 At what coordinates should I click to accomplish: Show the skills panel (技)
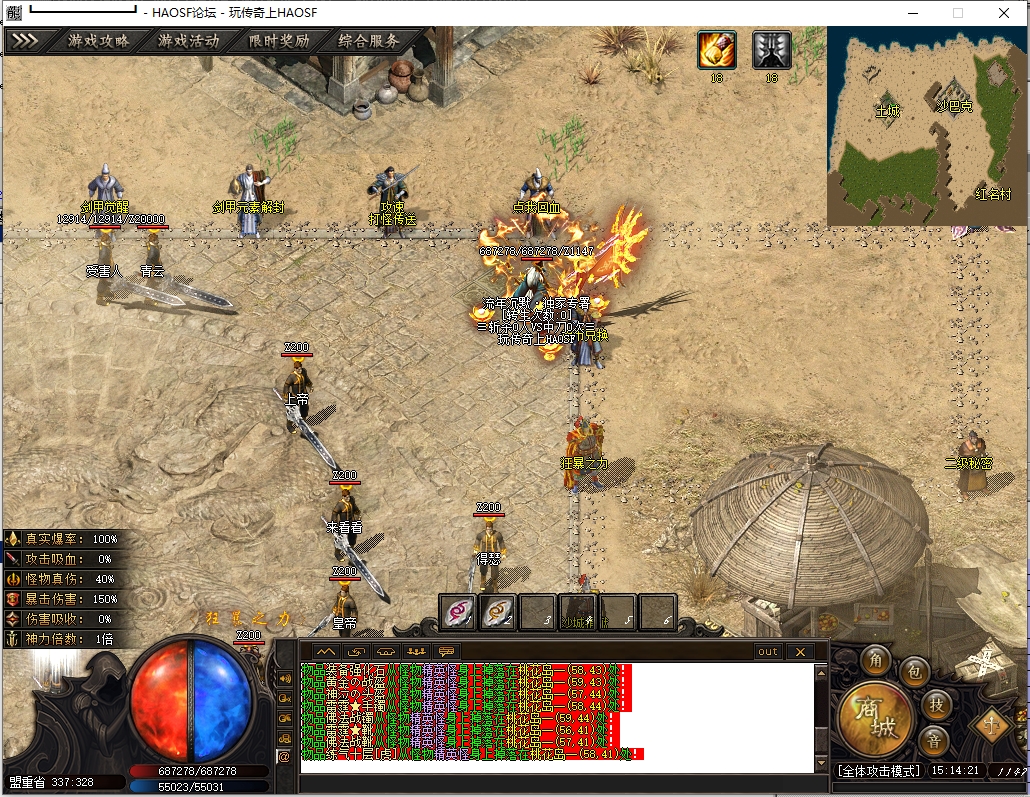[x=935, y=704]
